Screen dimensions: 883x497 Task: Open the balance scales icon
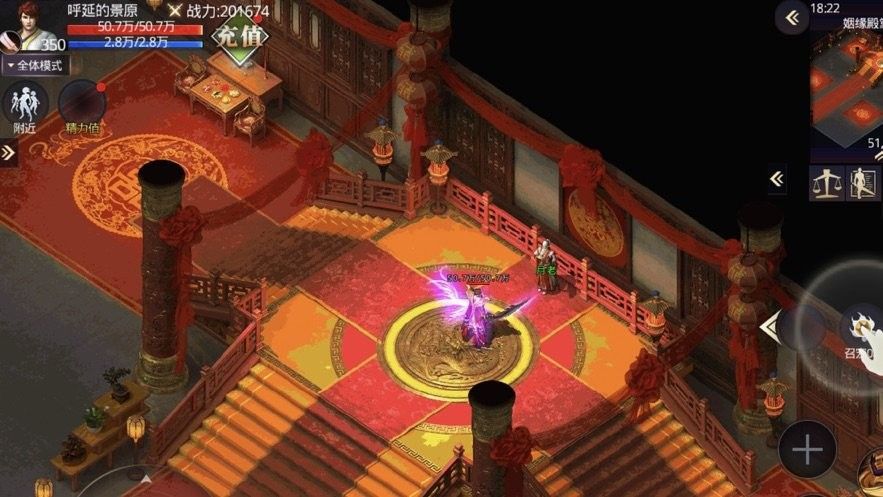pyautogui.click(x=826, y=183)
